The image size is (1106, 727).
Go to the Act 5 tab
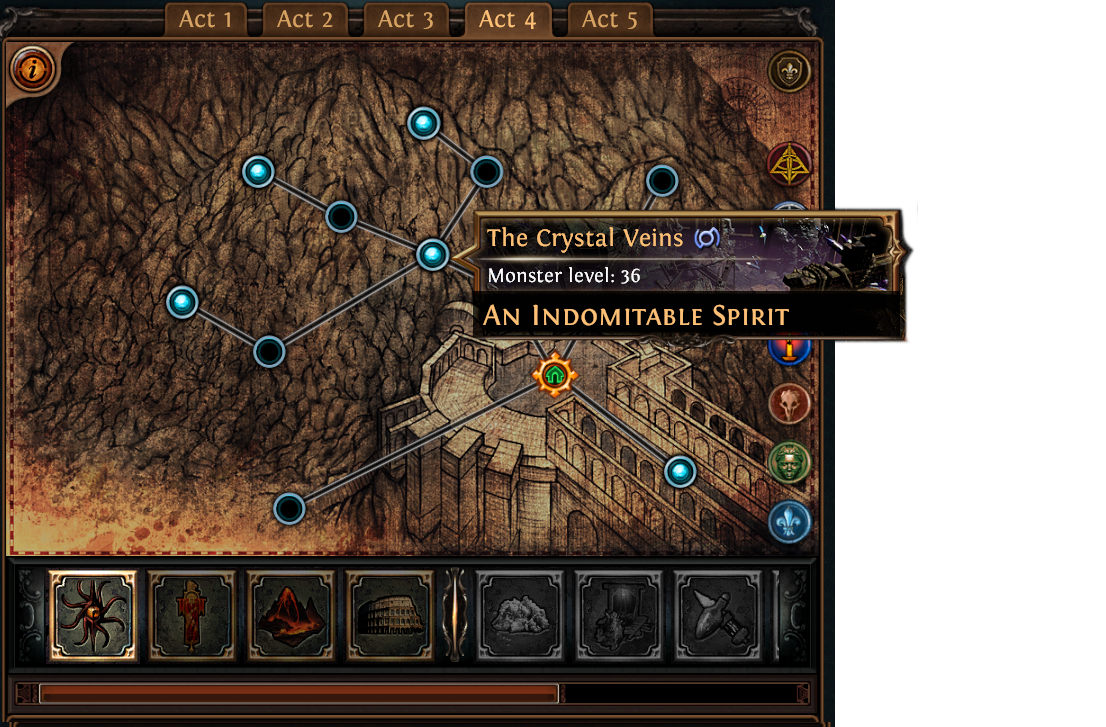[609, 19]
